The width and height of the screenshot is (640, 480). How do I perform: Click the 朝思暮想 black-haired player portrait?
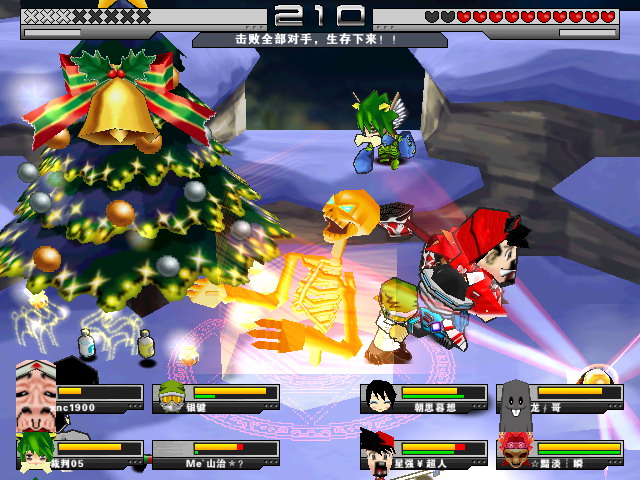[x=378, y=397]
